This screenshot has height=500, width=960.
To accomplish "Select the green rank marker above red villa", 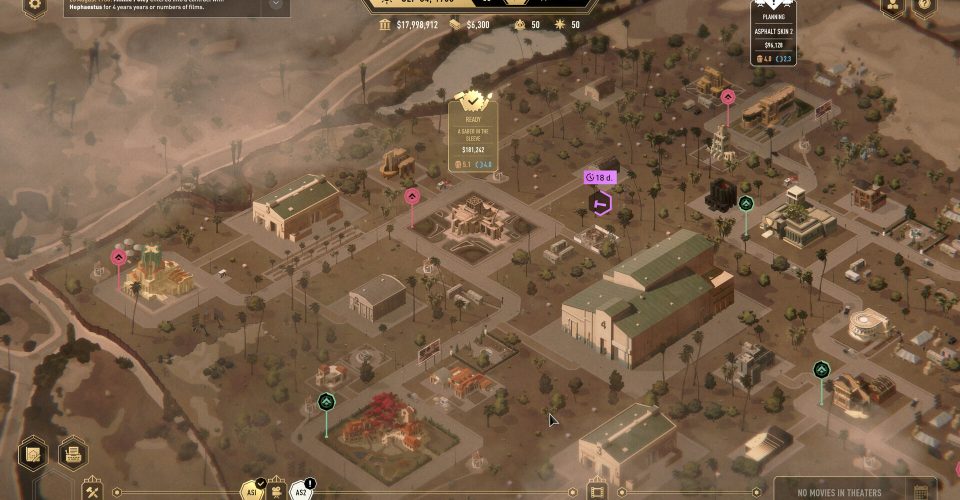I will (326, 402).
